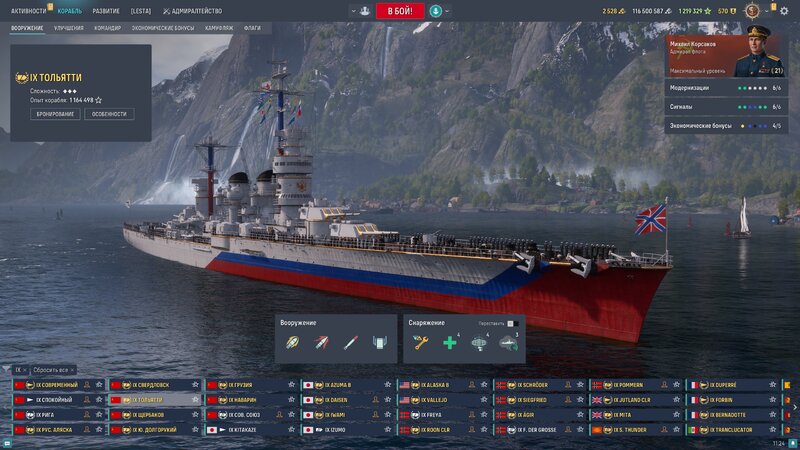The width and height of the screenshot is (800, 450).
Task: Select the green cross heal consumable
Action: [x=450, y=343]
